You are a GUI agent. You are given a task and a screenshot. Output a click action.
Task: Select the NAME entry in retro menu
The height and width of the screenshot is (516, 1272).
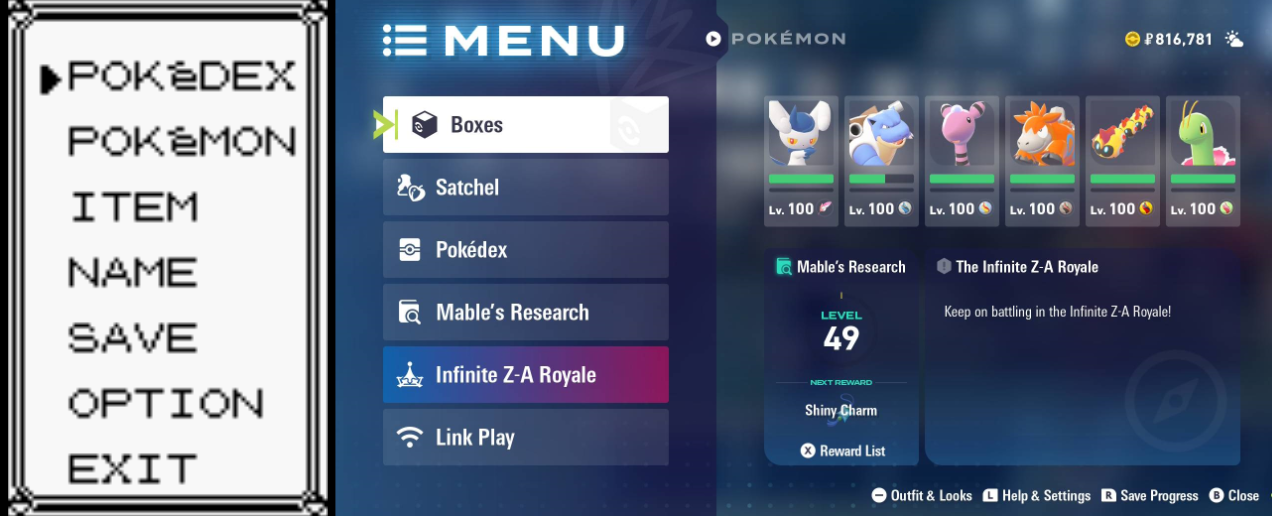[x=132, y=272]
